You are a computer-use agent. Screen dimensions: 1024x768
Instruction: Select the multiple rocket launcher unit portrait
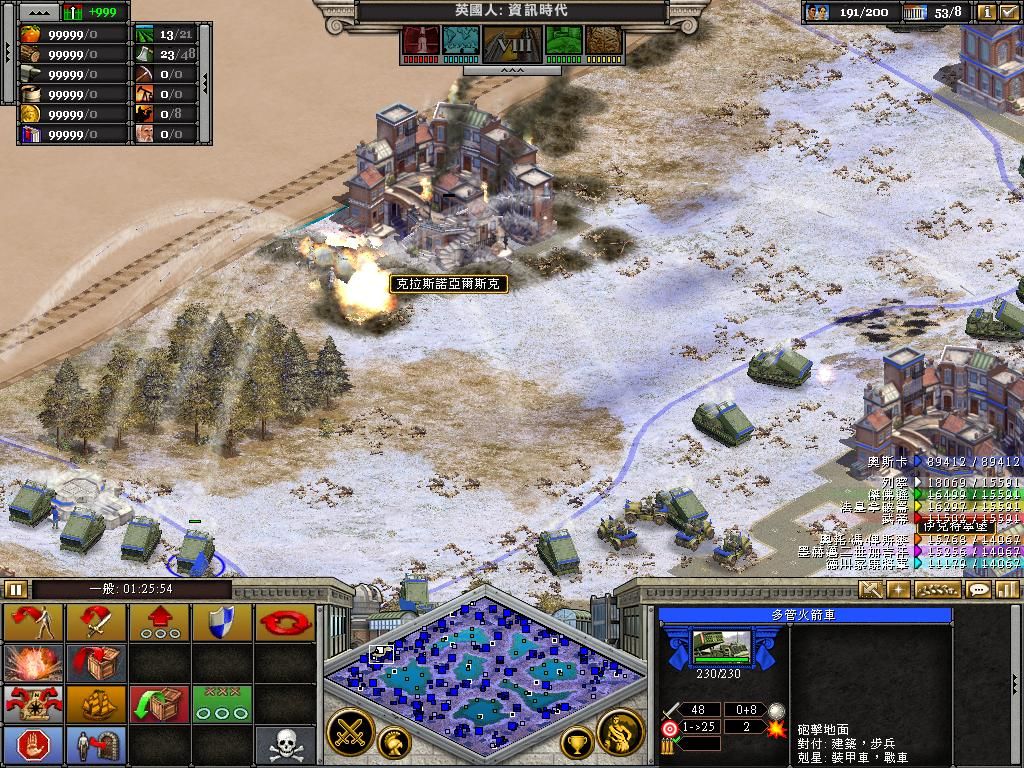[721, 647]
